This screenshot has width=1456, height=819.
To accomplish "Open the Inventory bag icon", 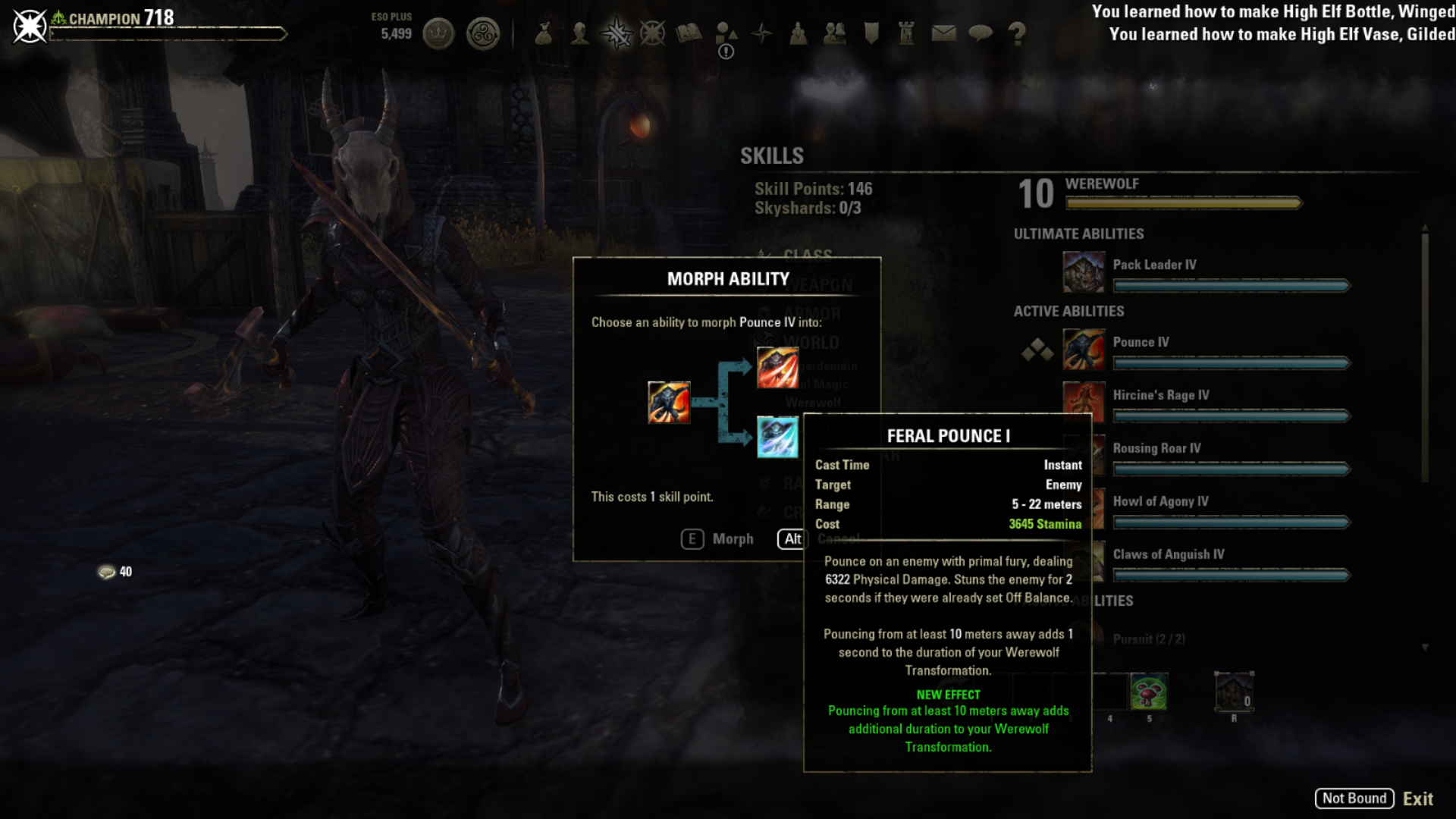I will tap(544, 33).
